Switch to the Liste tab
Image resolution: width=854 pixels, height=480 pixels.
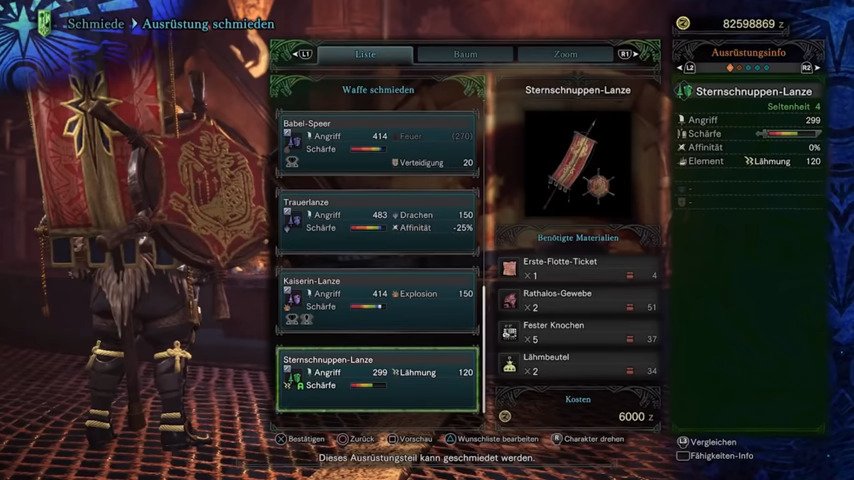pyautogui.click(x=365, y=54)
